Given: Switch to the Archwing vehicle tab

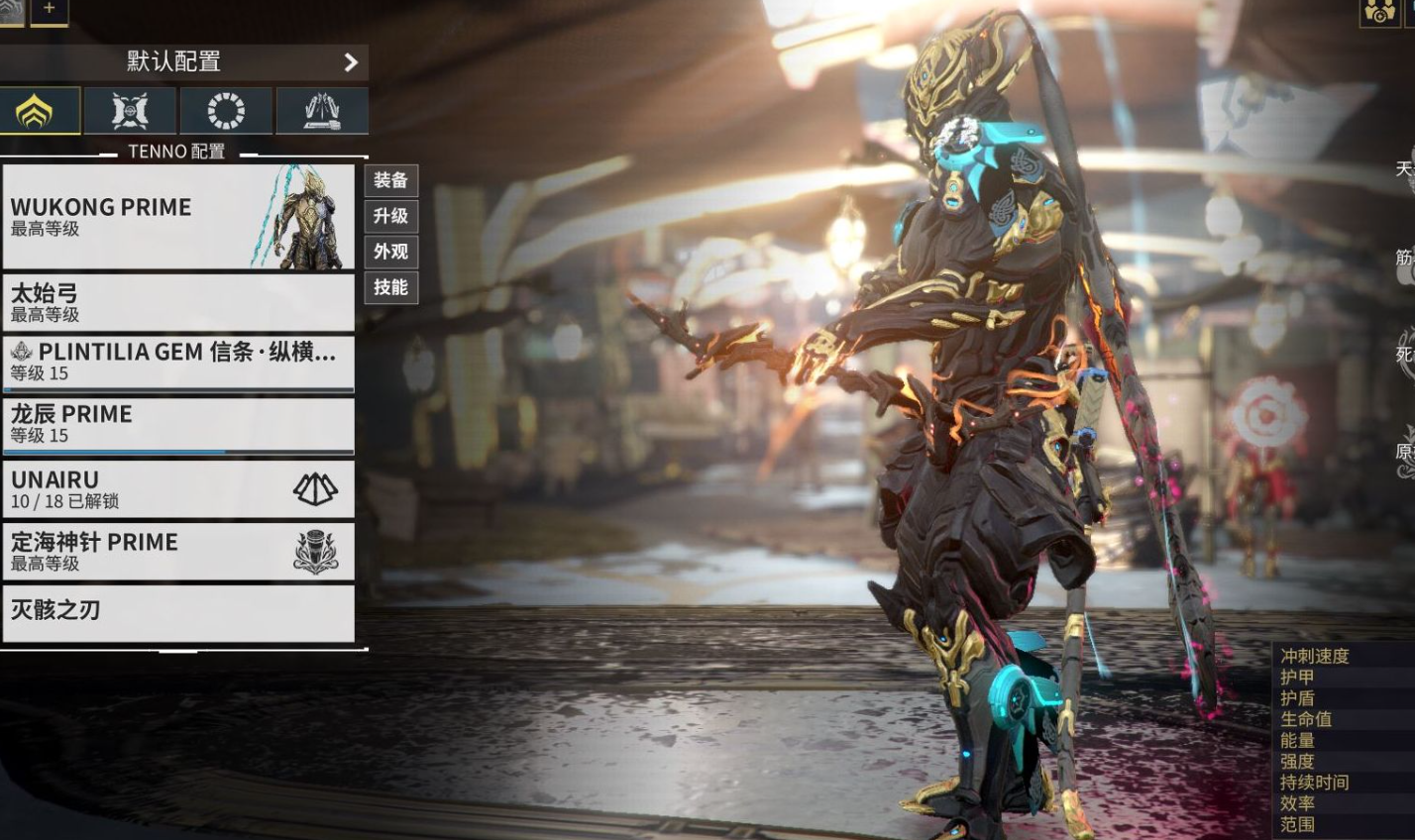Looking at the screenshot, I should tap(322, 111).
